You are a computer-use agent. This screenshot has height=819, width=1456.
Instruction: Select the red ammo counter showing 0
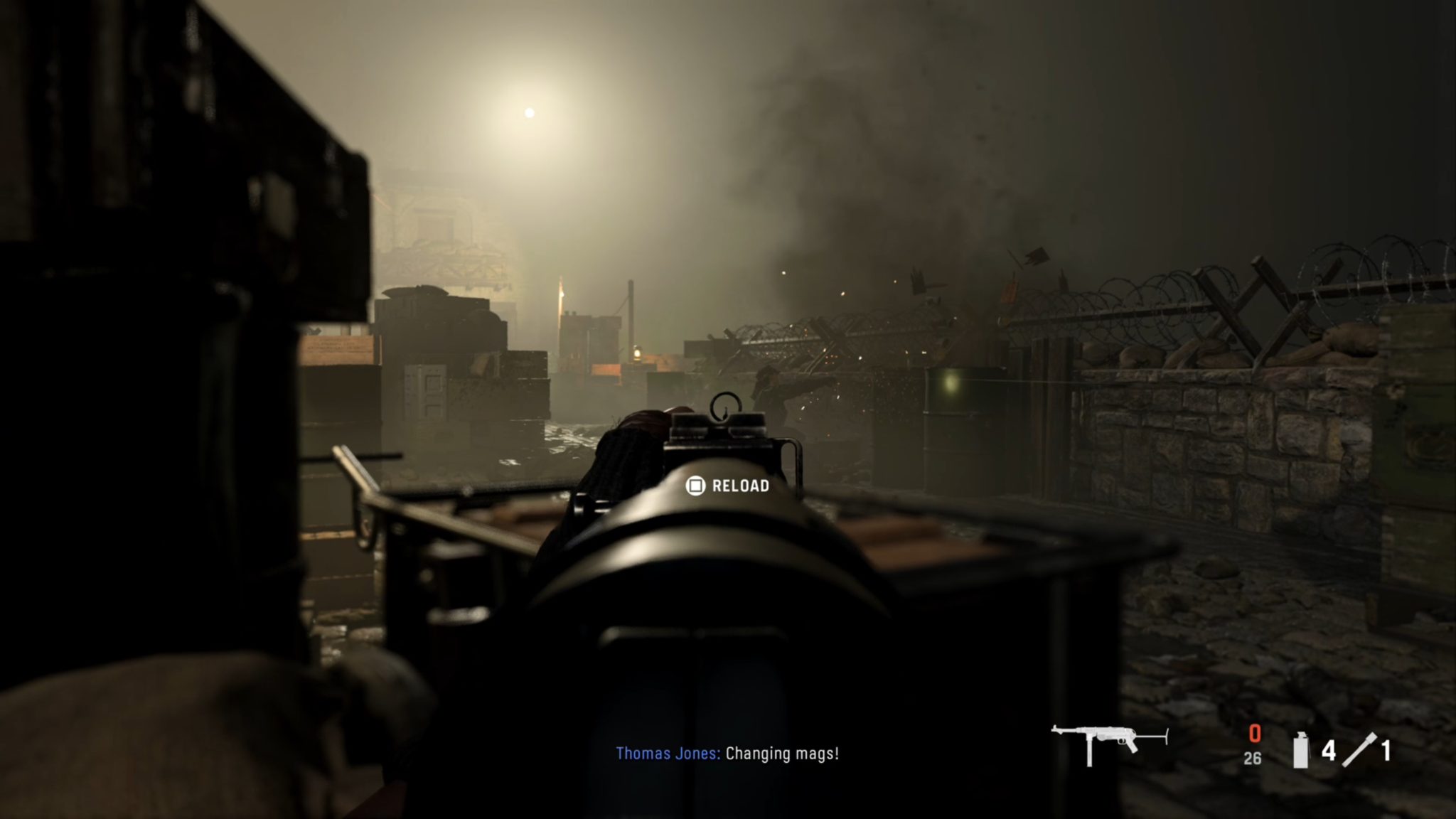click(x=1255, y=732)
